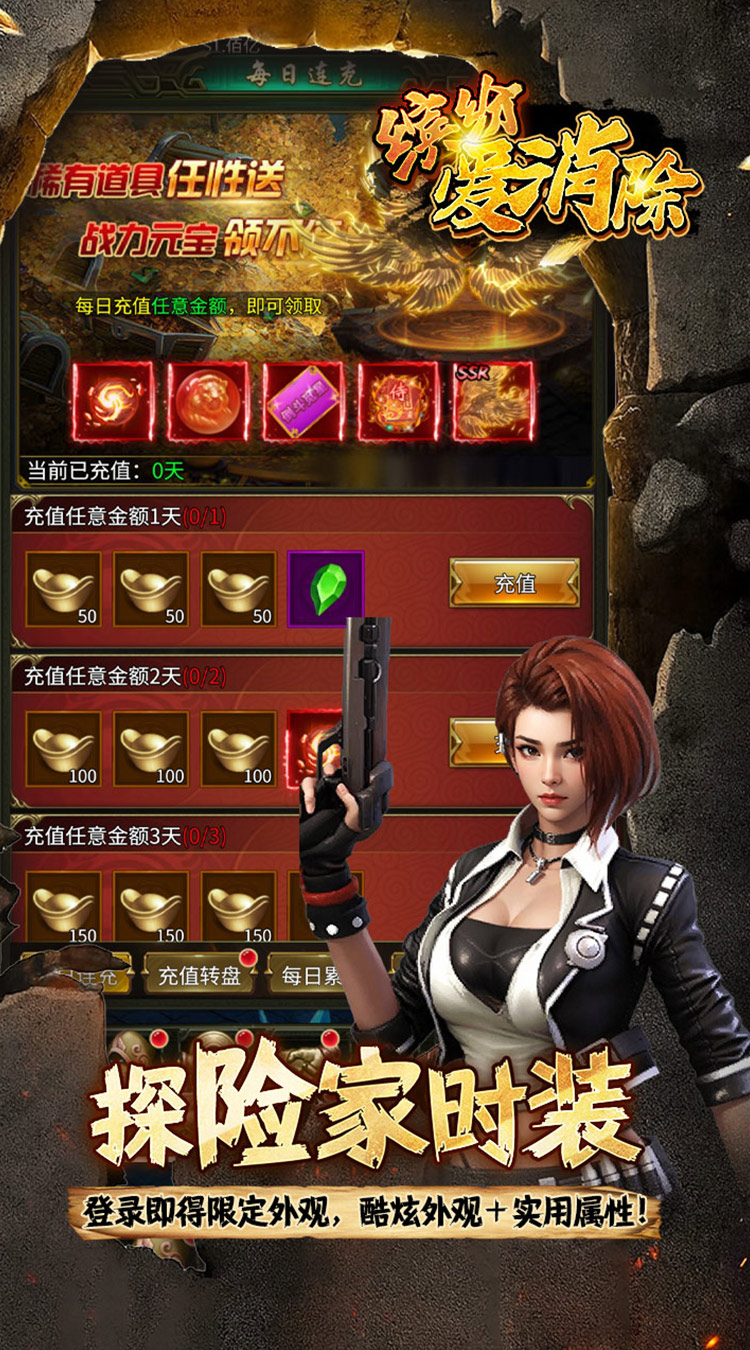Select the purple card reward icon

pyautogui.click(x=303, y=401)
